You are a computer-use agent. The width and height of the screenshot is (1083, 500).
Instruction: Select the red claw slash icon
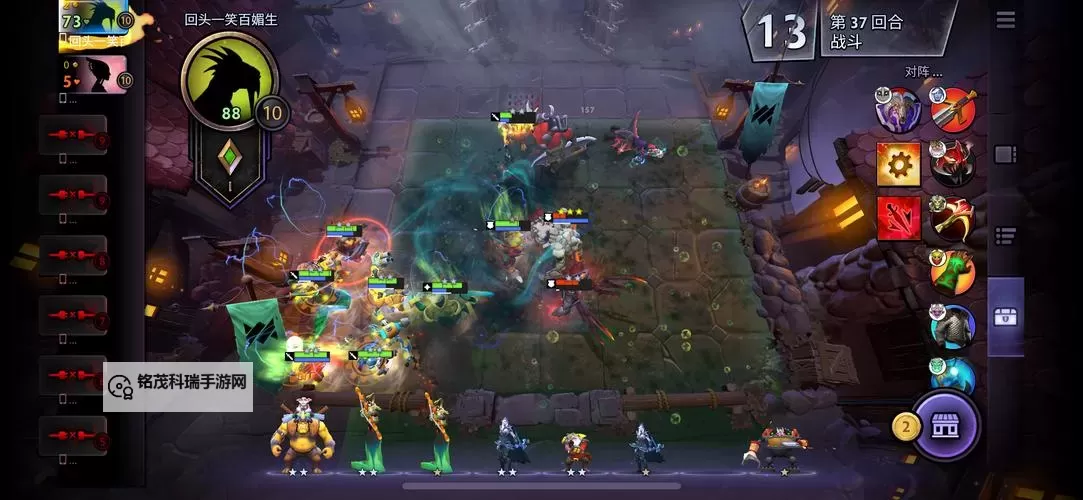tap(898, 217)
